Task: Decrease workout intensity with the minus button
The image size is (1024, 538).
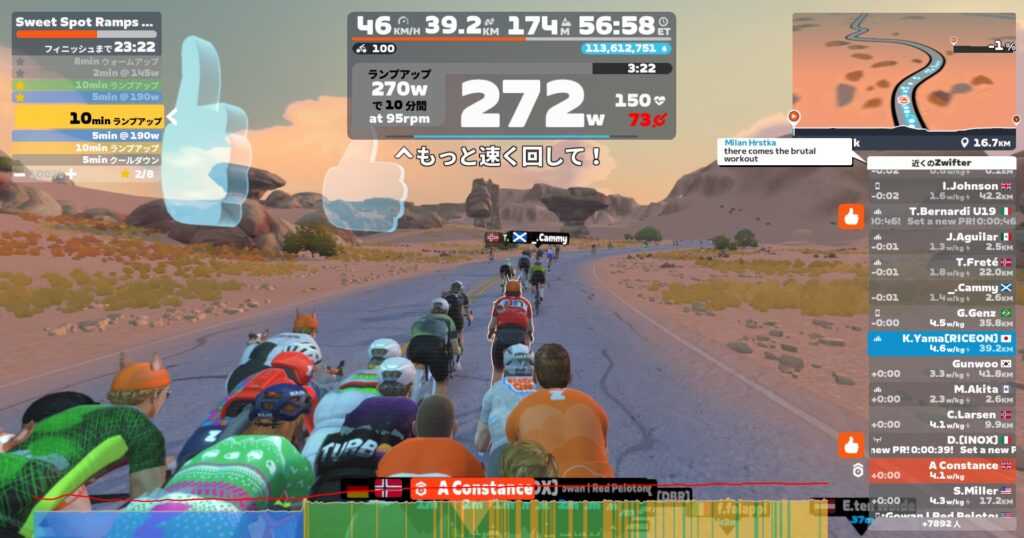Action: tap(19, 174)
